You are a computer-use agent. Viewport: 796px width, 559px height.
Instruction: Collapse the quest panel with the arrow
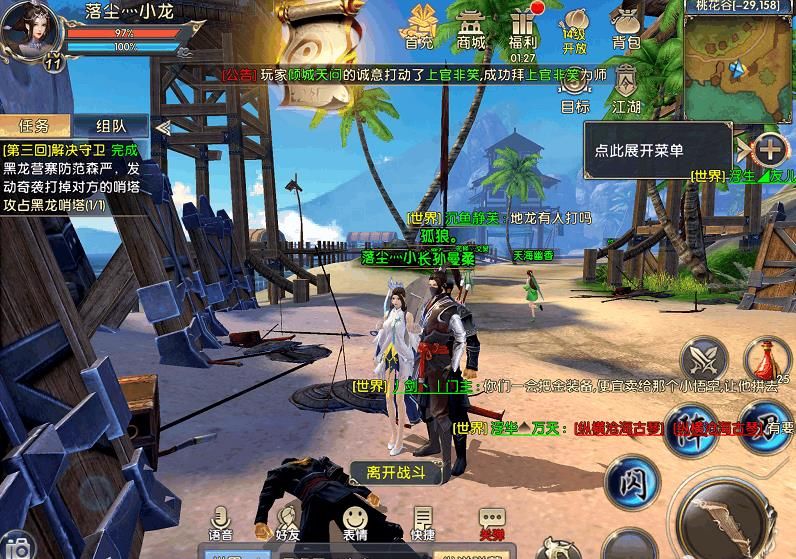click(x=162, y=126)
